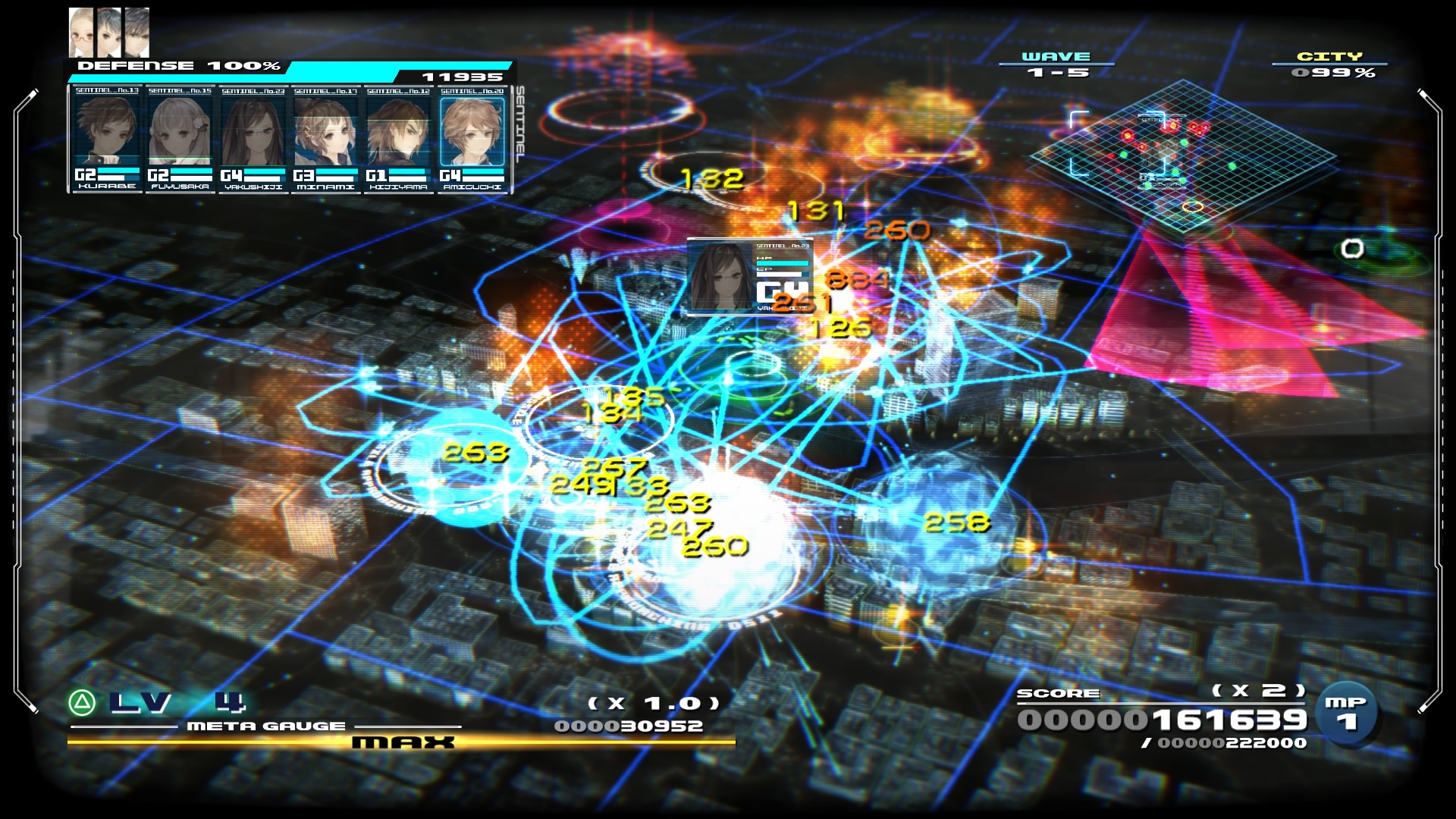Pick Yakushiji's portrait in the Sentinel roster

point(253,130)
